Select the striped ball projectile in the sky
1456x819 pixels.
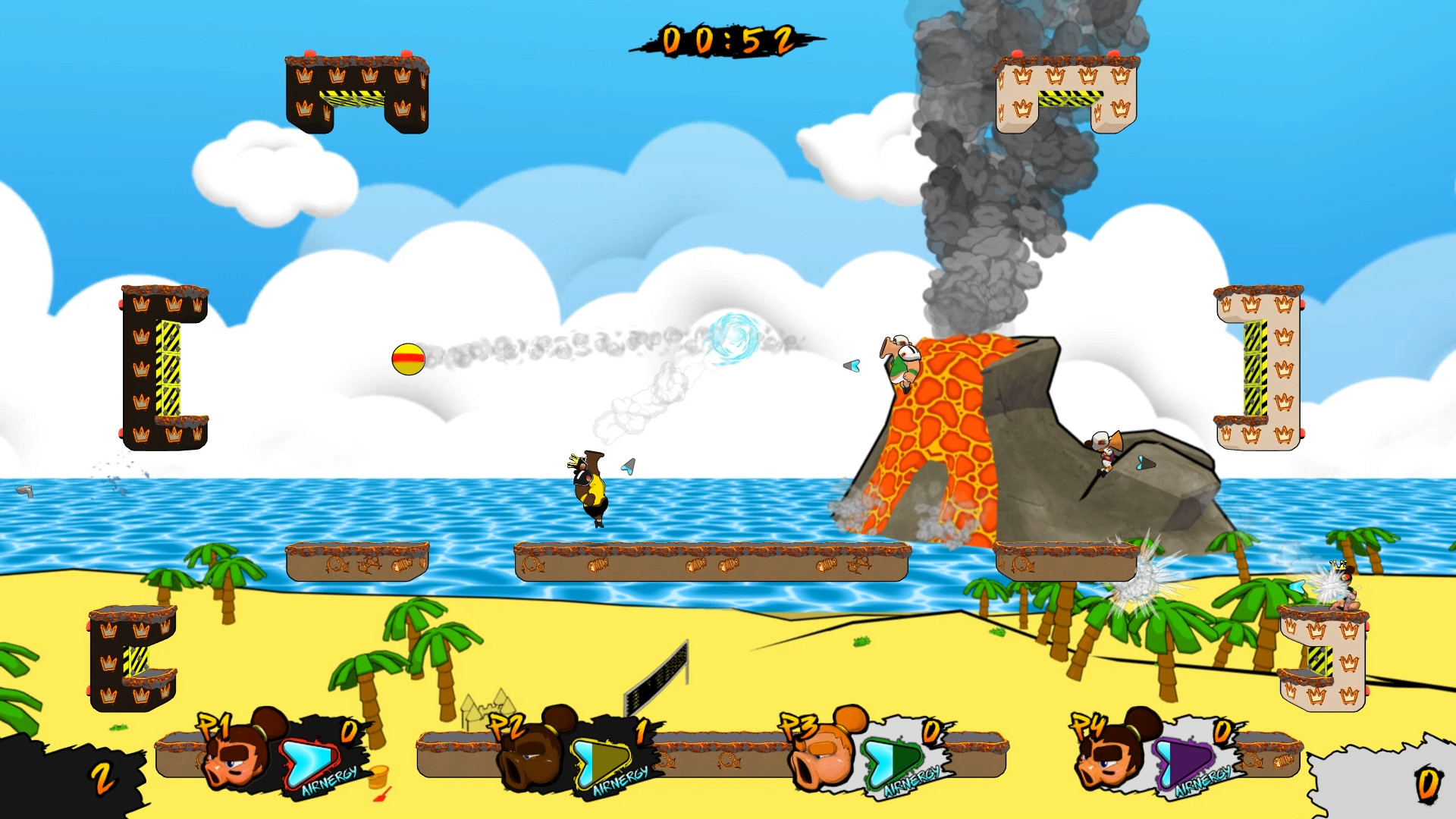click(408, 357)
